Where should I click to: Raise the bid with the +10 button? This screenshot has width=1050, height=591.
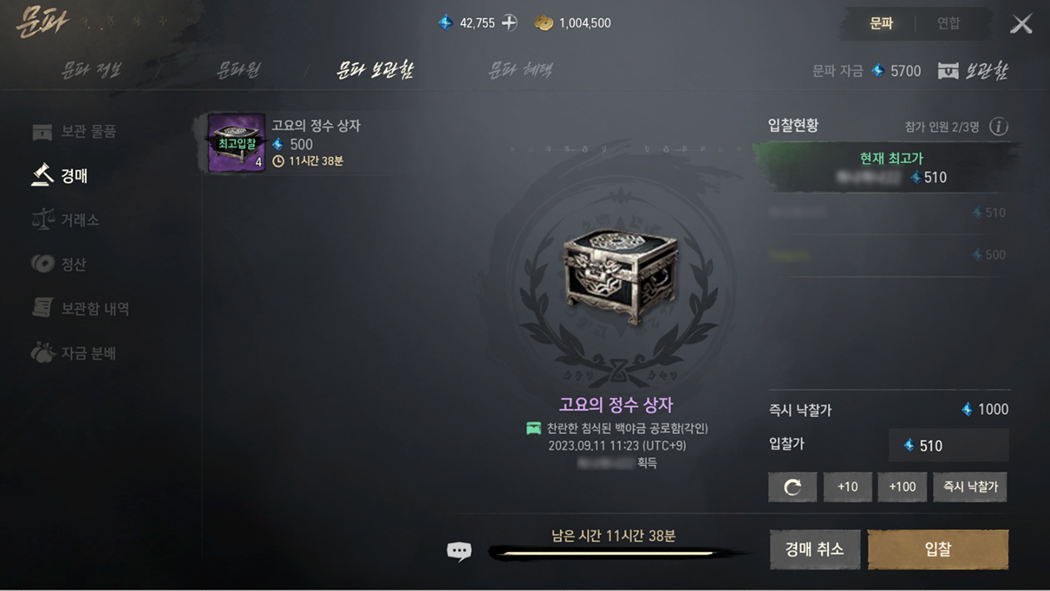point(847,487)
